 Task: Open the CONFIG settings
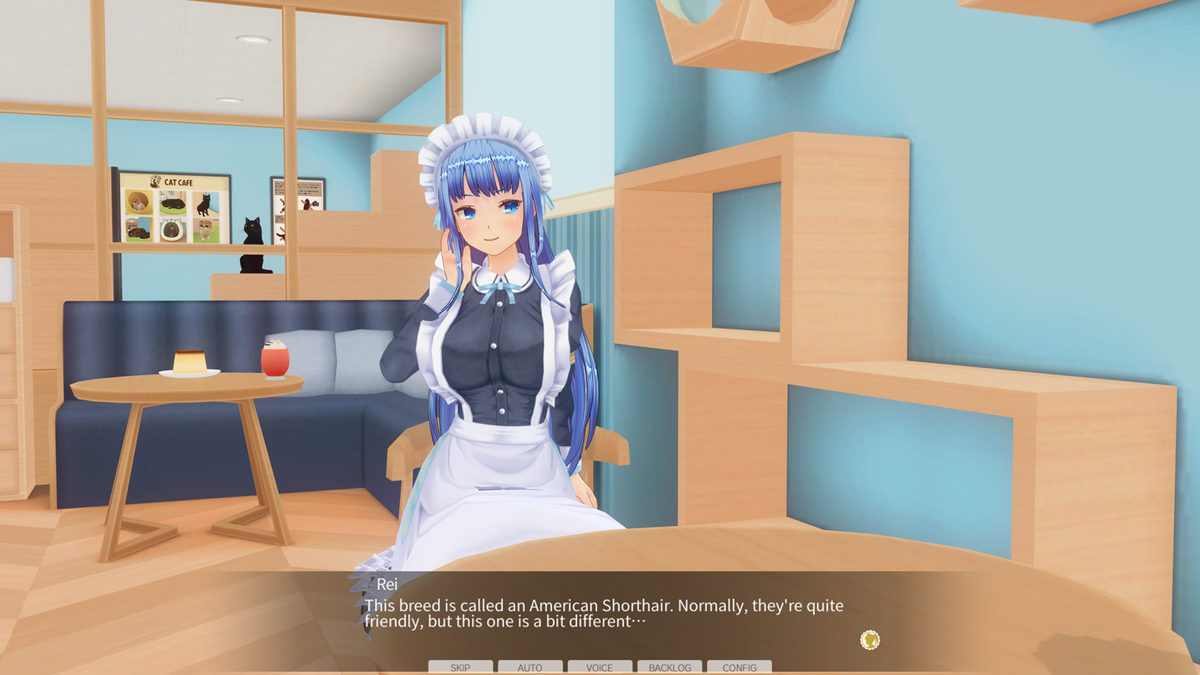click(739, 667)
